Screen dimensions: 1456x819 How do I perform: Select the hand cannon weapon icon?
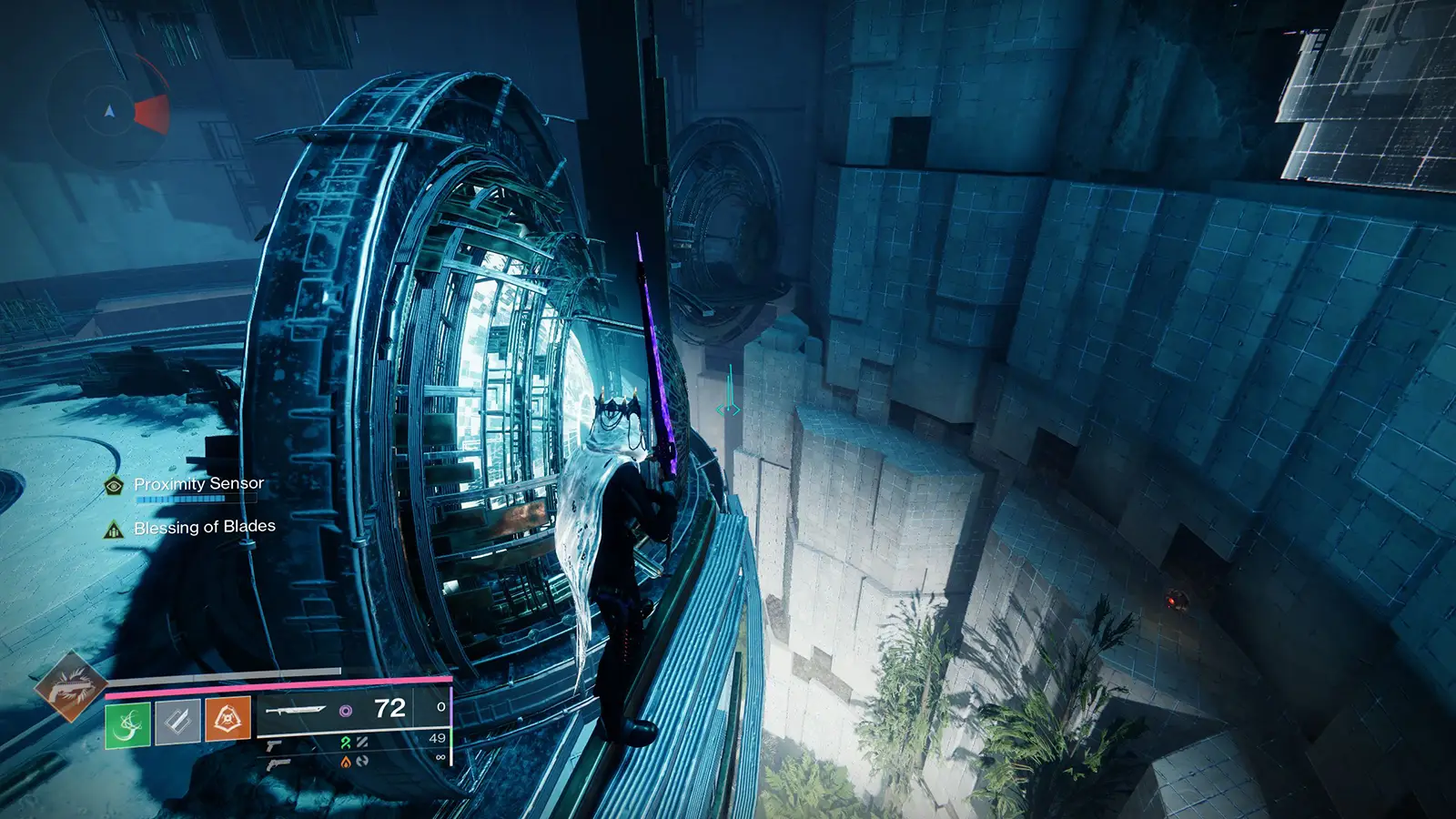coord(275,746)
